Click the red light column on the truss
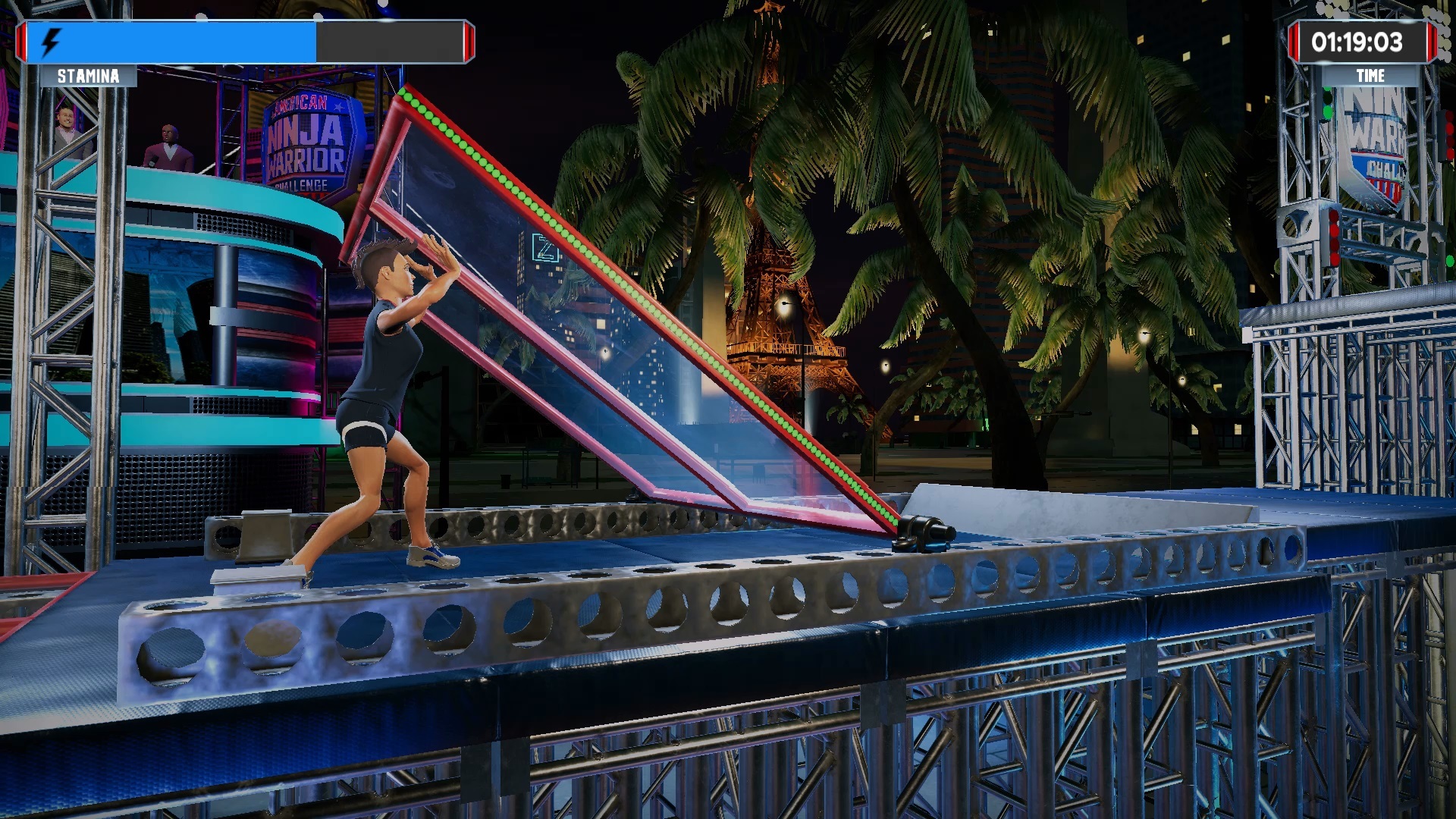Image resolution: width=1456 pixels, height=819 pixels. (1334, 236)
